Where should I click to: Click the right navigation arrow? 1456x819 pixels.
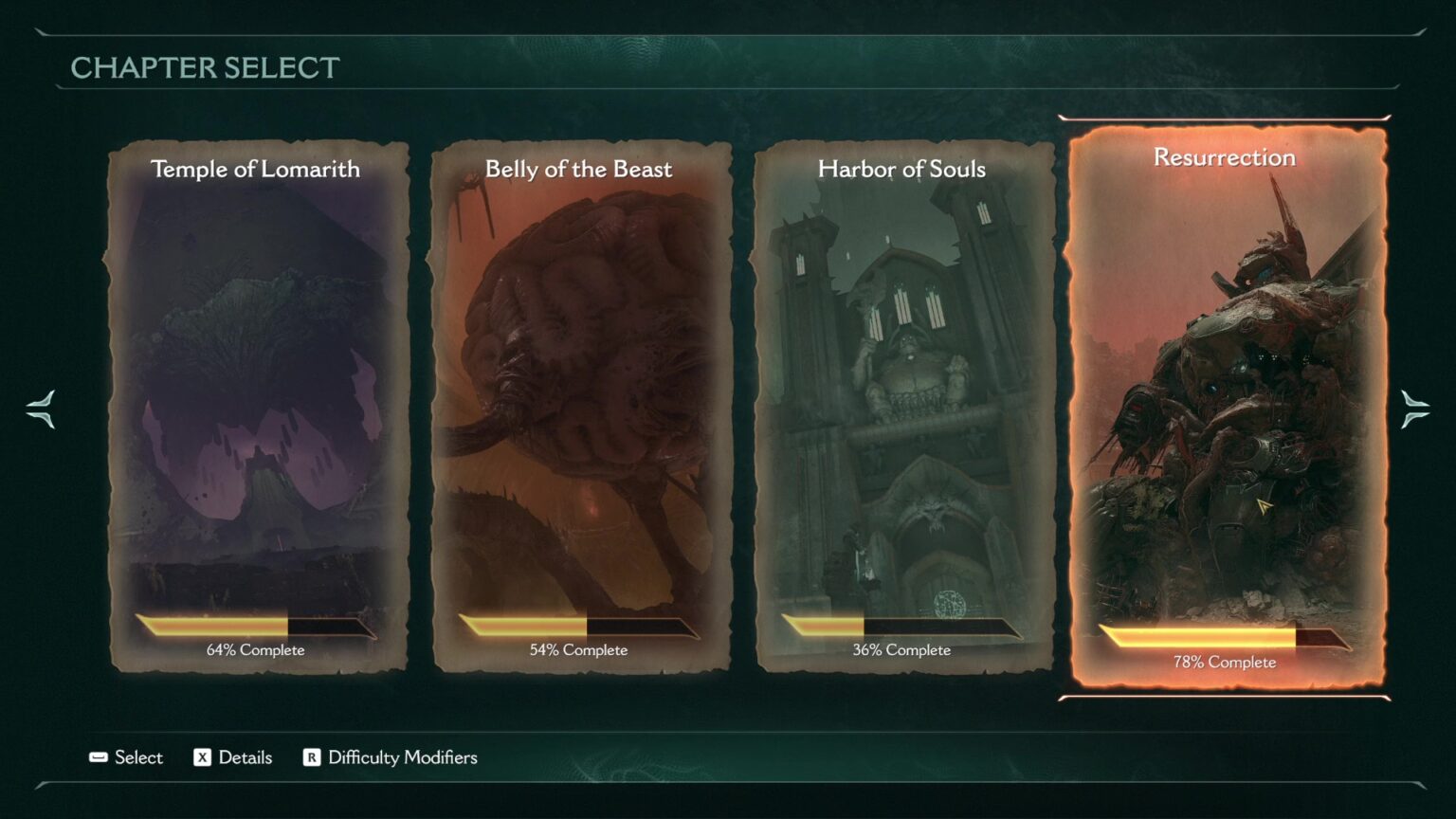pos(1415,409)
